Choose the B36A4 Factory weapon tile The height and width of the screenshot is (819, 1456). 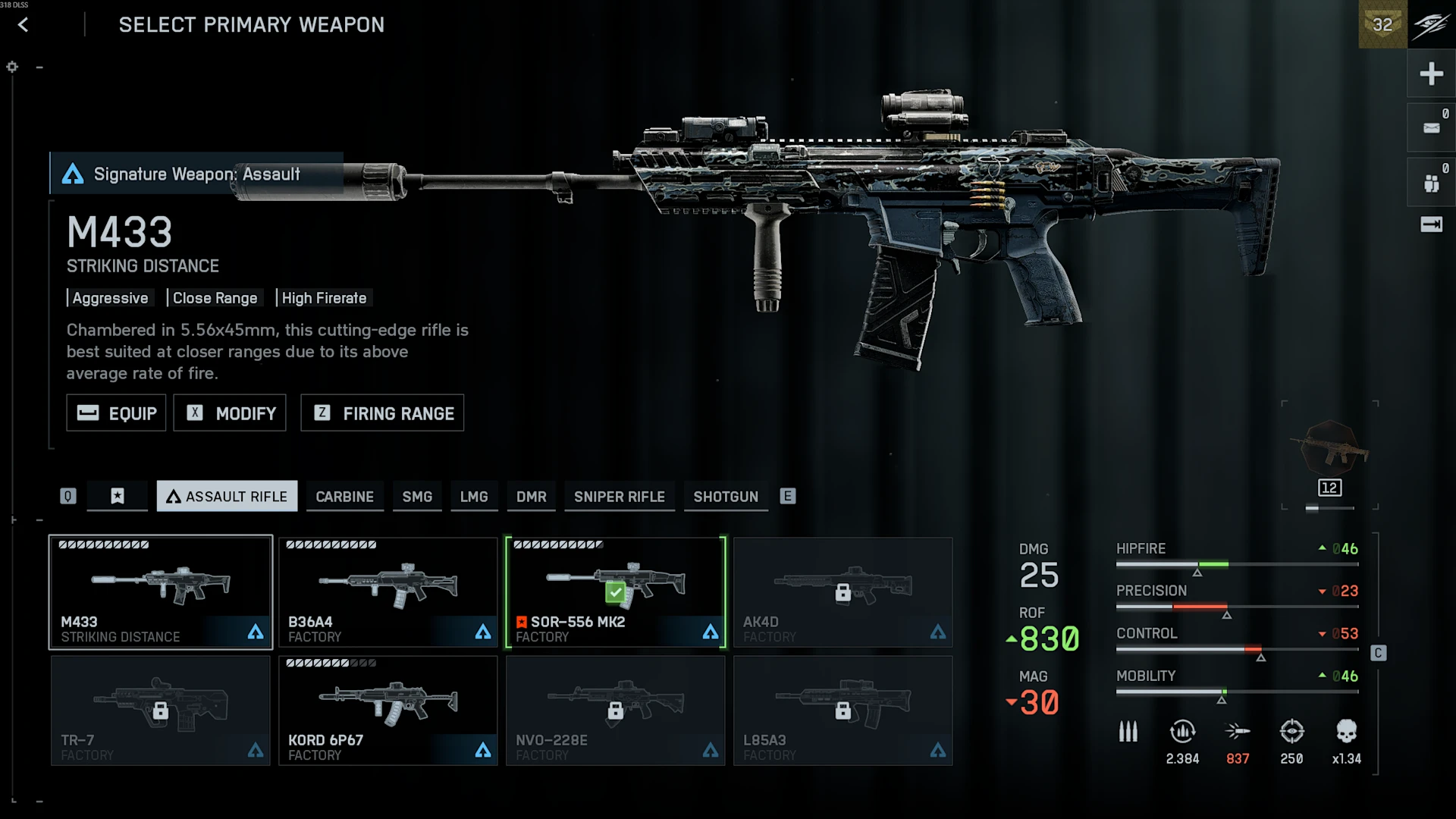388,592
